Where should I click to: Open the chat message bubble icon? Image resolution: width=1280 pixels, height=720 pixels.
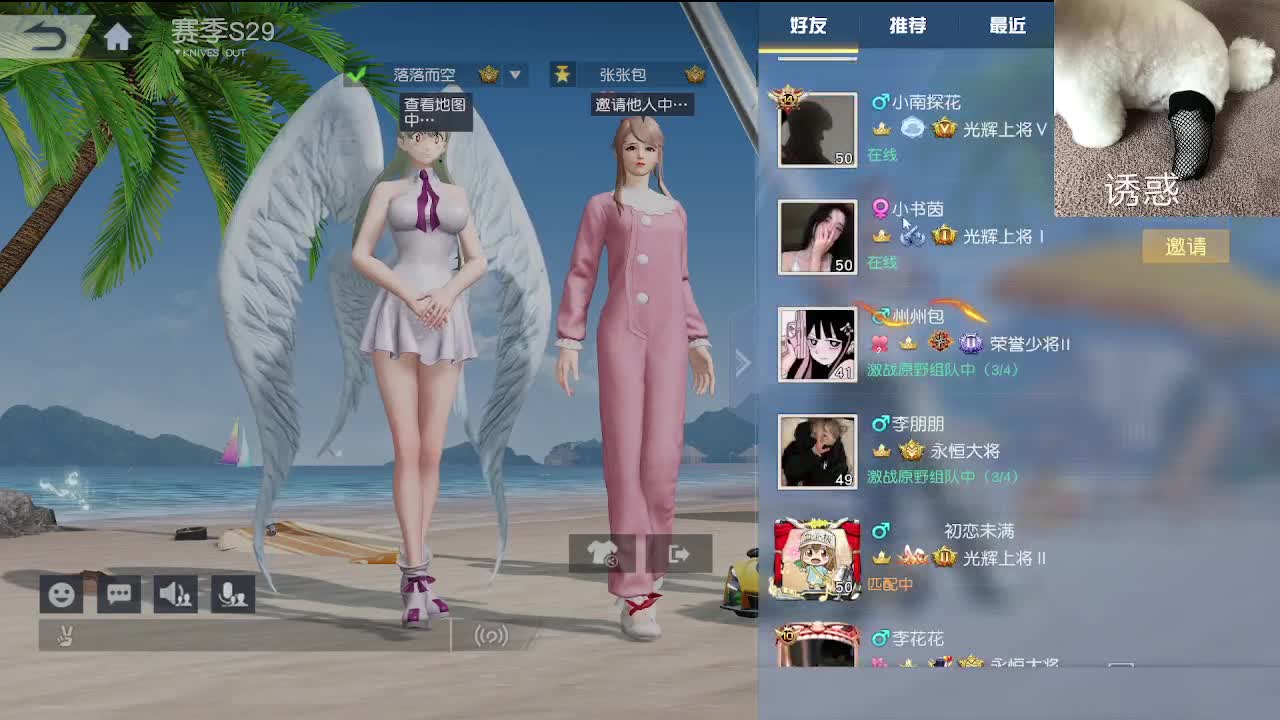pyautogui.click(x=118, y=593)
